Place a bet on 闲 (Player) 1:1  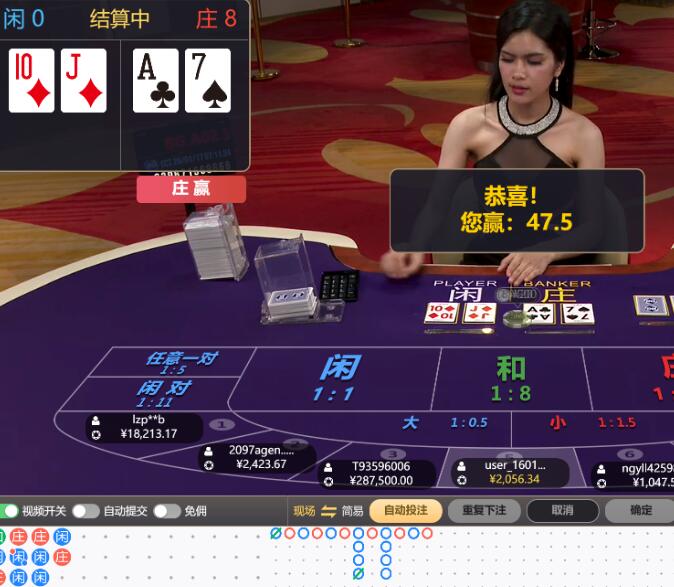click(x=338, y=378)
